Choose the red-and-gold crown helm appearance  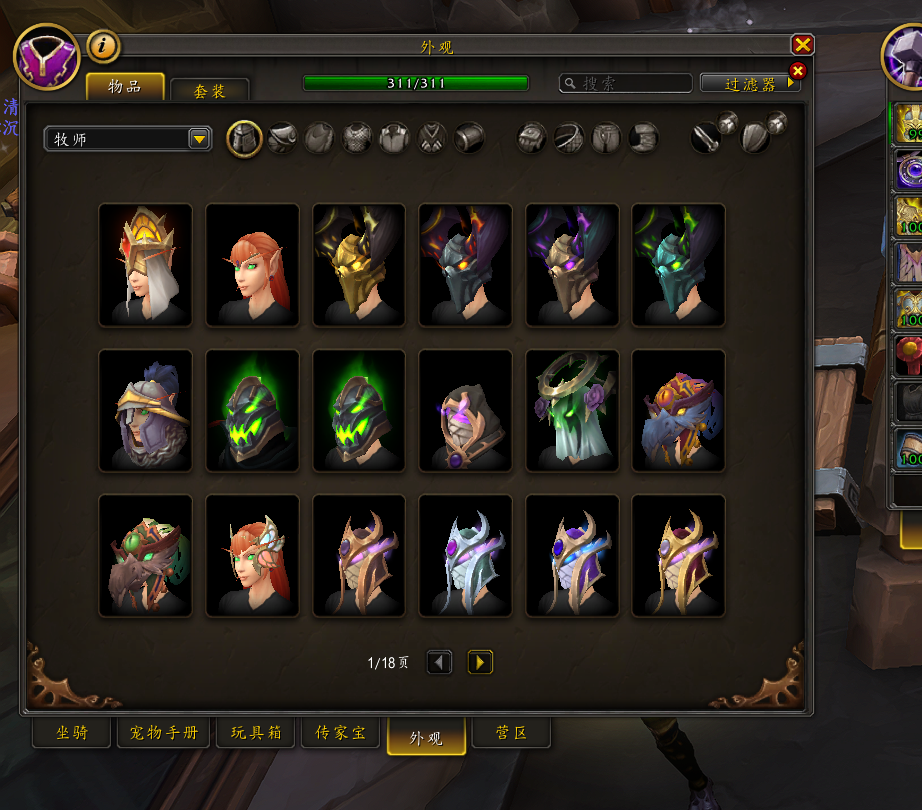145,265
